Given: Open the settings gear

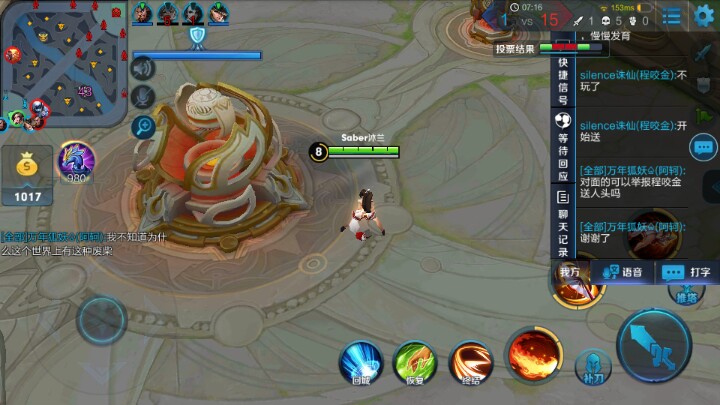Looking at the screenshot, I should coord(704,16).
